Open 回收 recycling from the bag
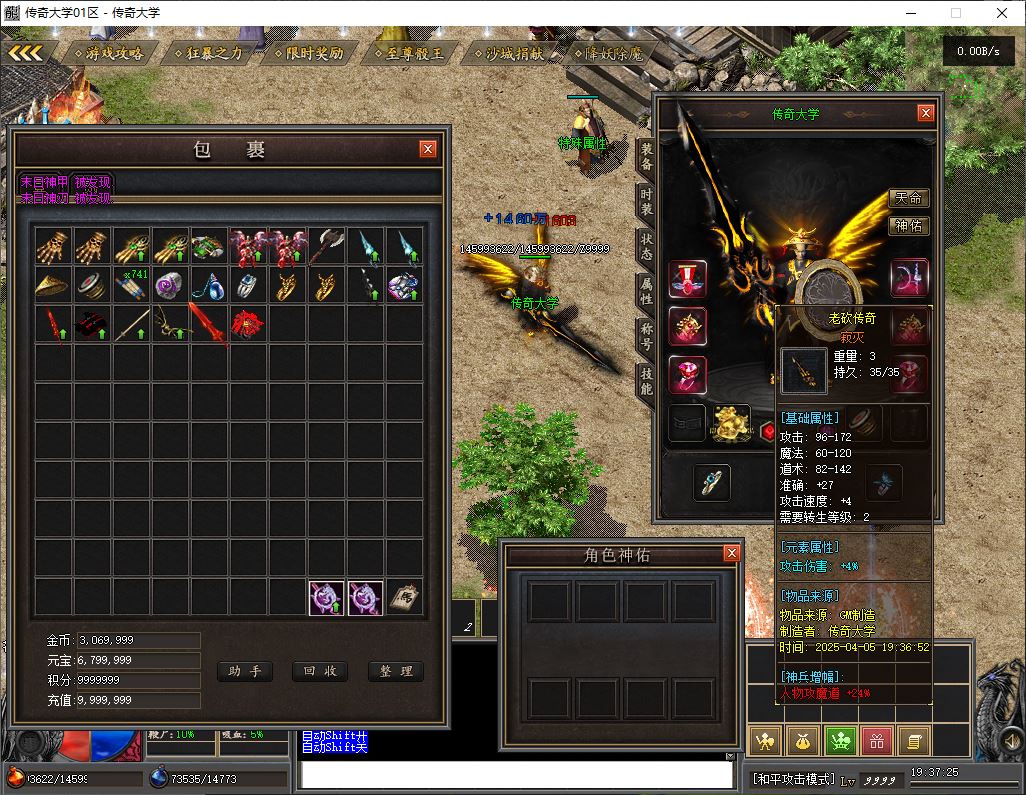The image size is (1026, 795). pos(319,671)
